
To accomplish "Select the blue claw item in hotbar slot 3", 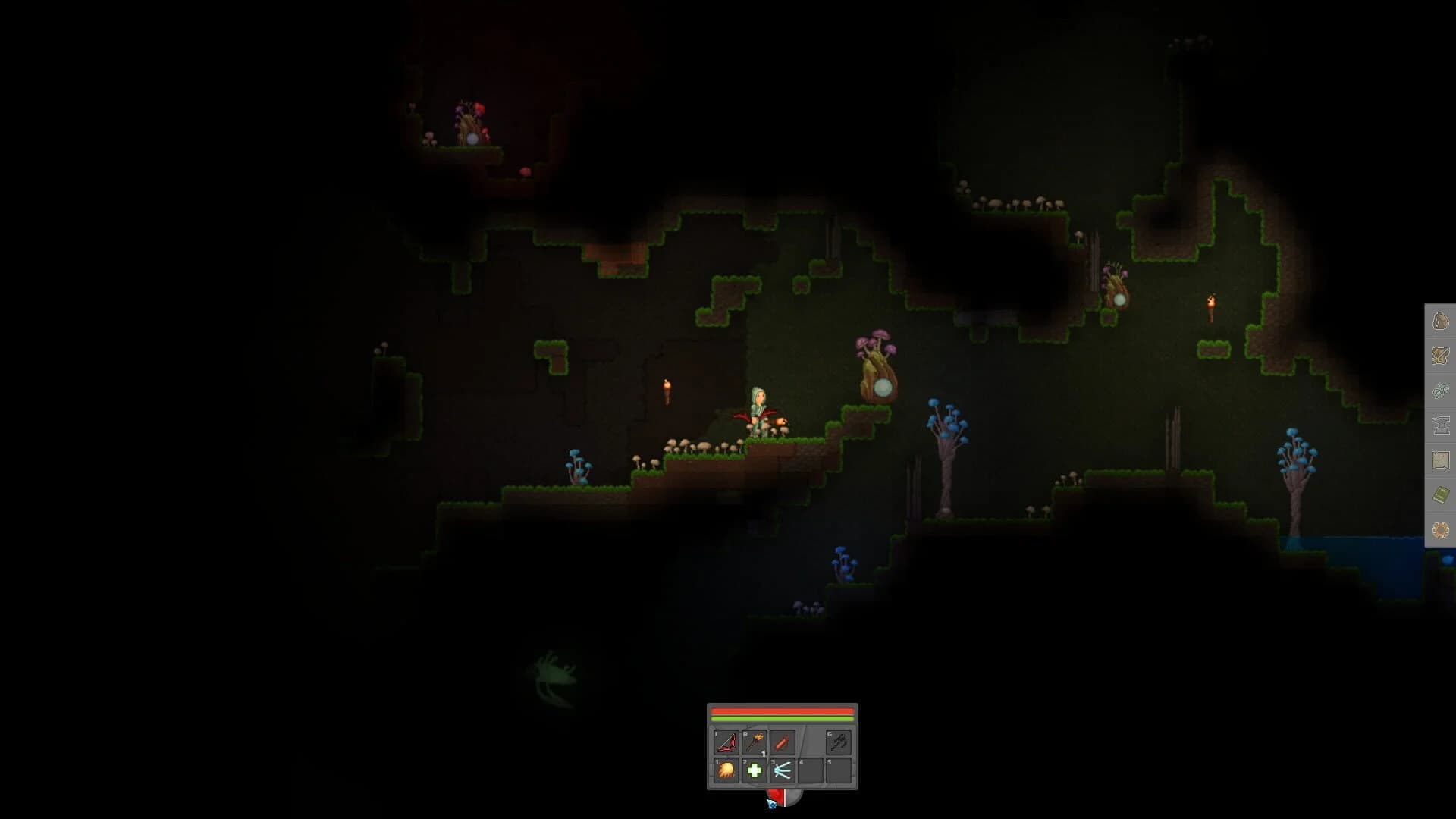I will click(782, 771).
